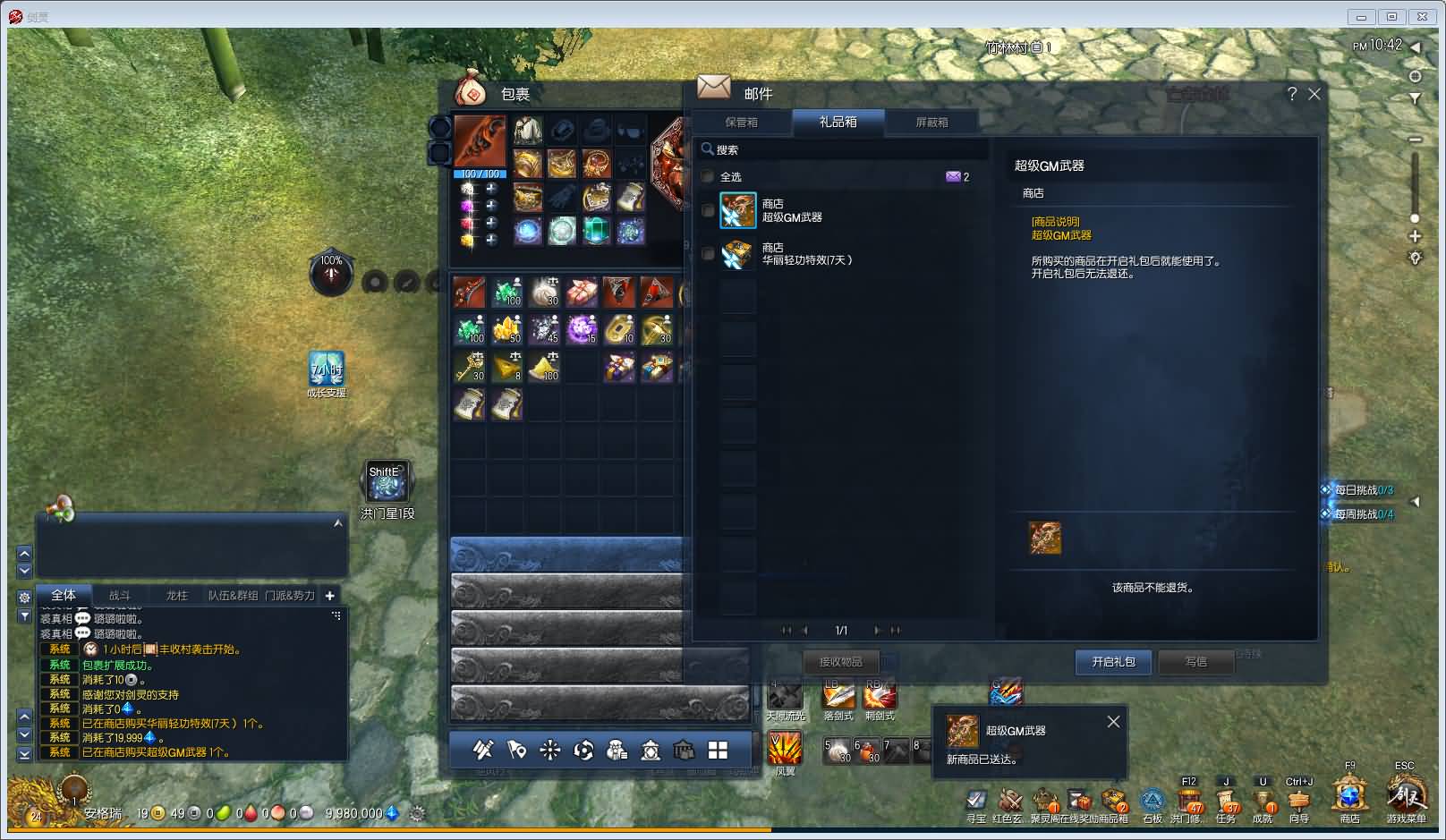Open mail window help question mark

(x=1291, y=94)
